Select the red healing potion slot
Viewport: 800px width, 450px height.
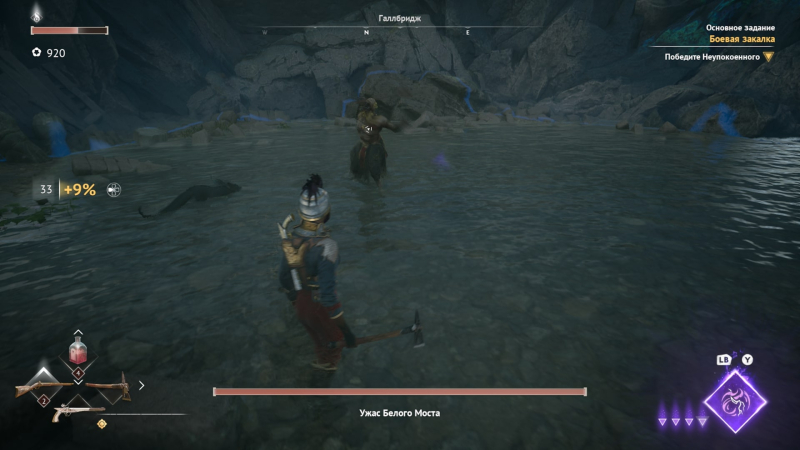(x=78, y=352)
